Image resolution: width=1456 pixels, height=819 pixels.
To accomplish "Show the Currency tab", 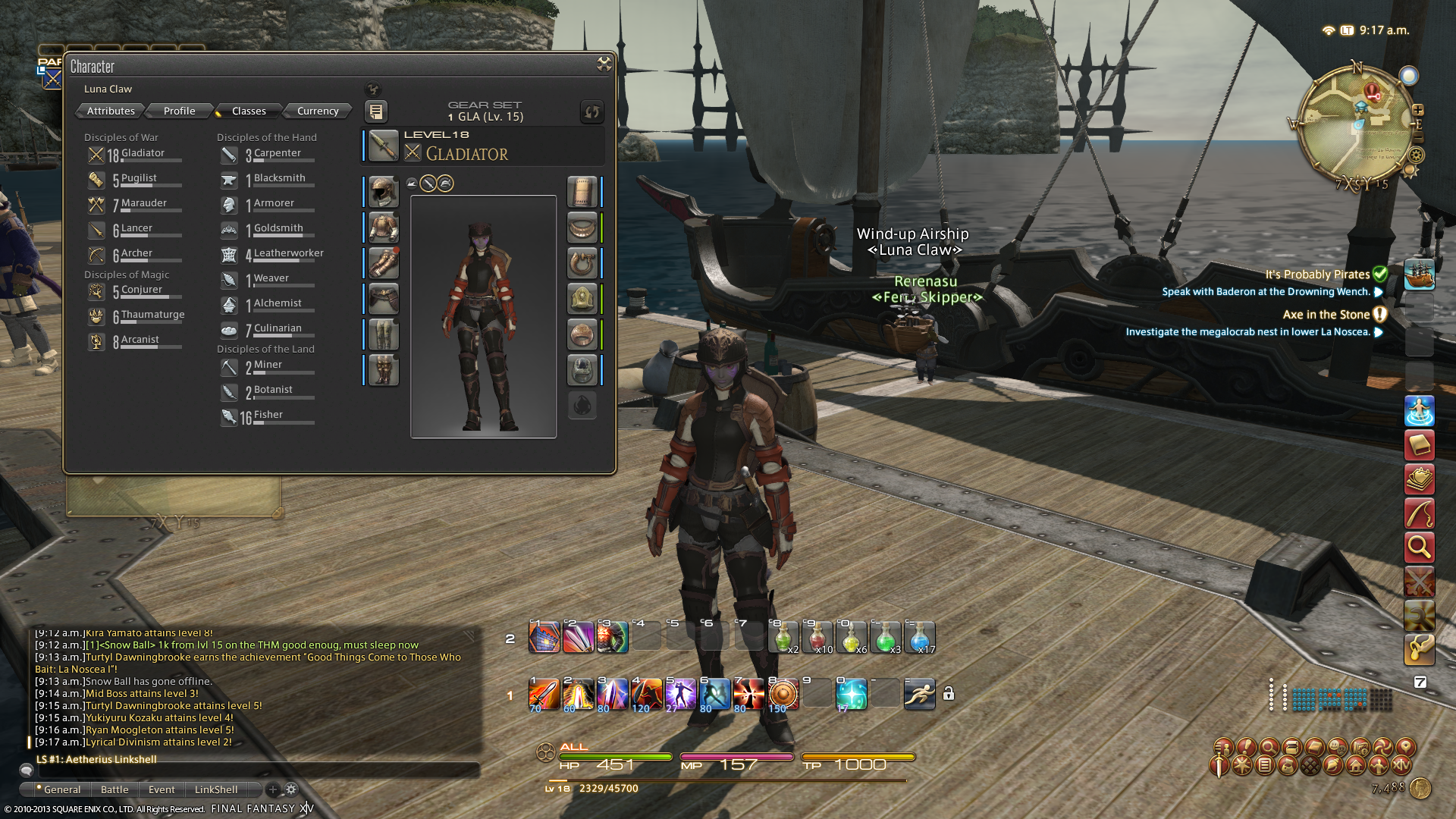I will 318,111.
